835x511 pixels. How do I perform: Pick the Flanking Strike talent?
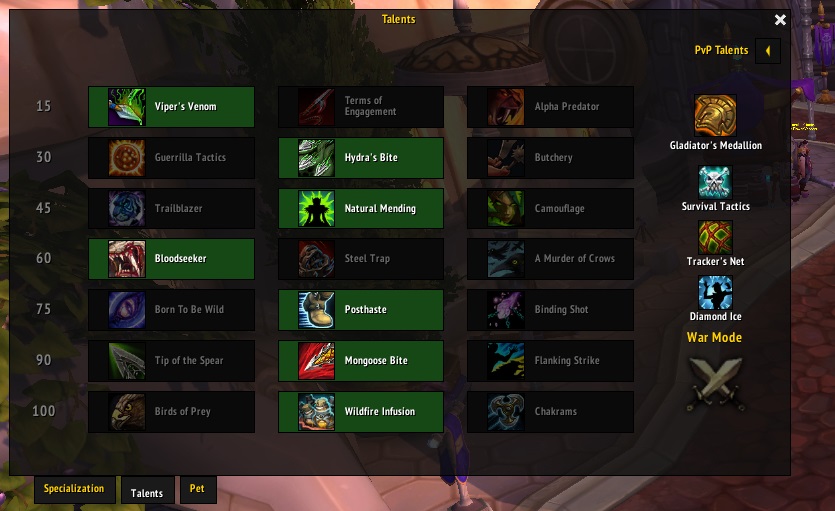pyautogui.click(x=550, y=361)
